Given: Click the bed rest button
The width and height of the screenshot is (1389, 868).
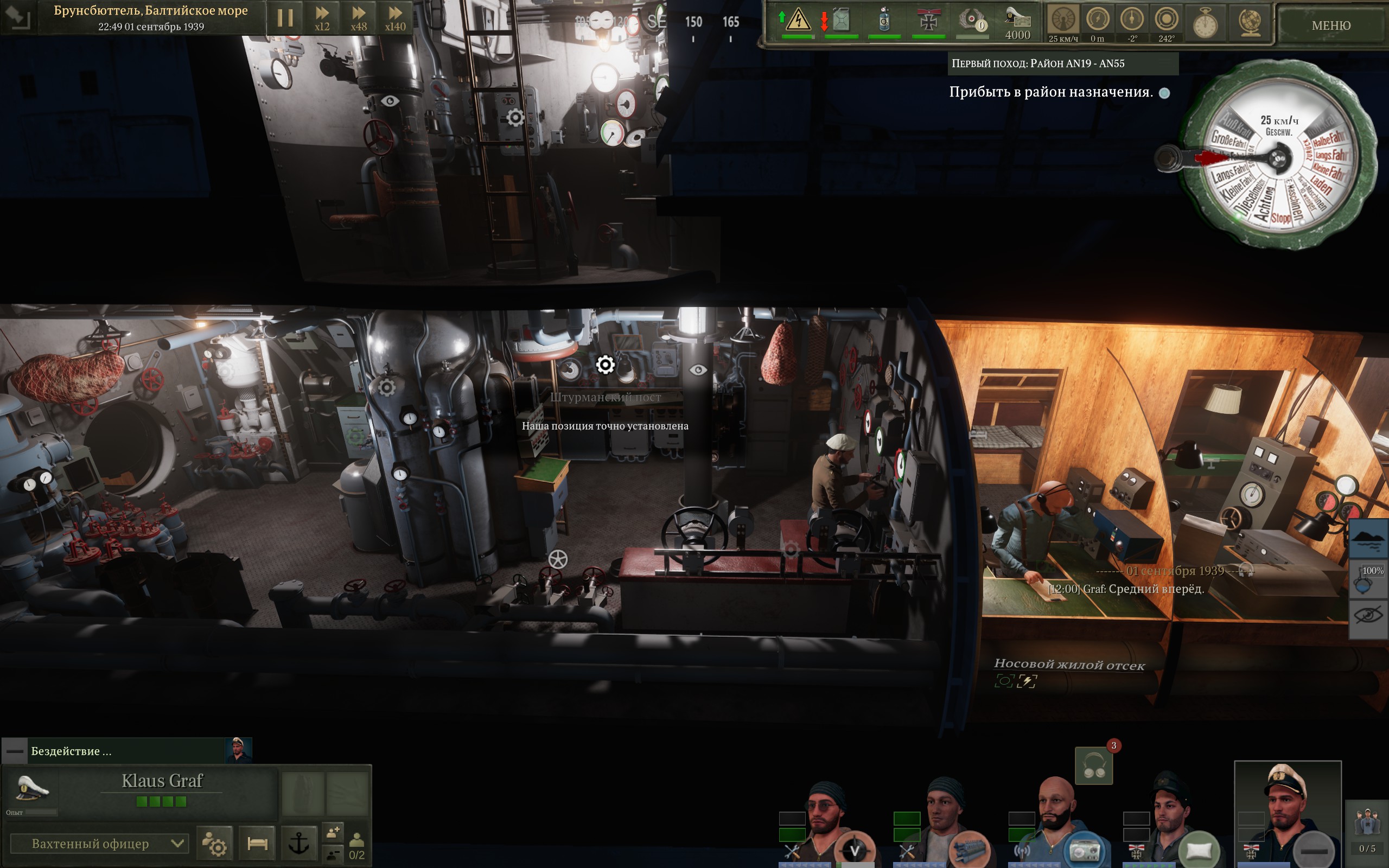Looking at the screenshot, I should pos(257,843).
